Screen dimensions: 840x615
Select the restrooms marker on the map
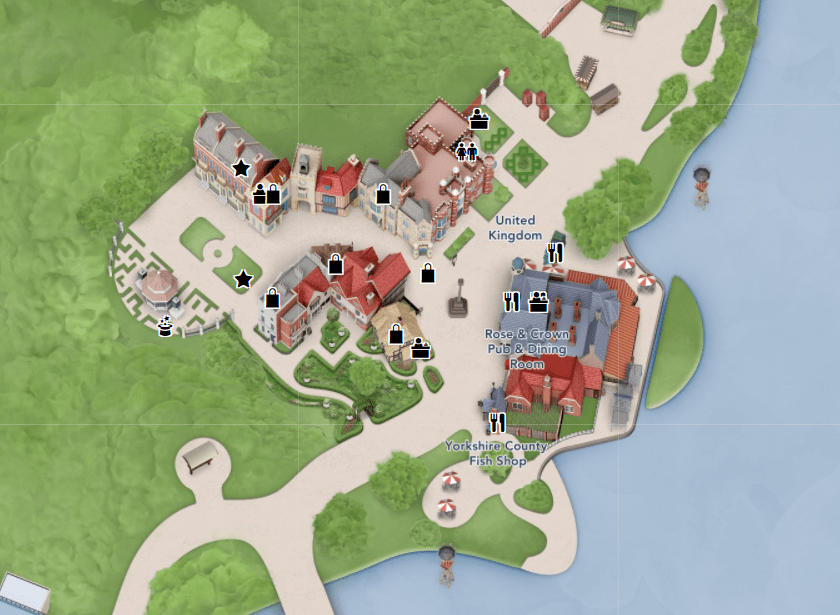click(x=467, y=151)
